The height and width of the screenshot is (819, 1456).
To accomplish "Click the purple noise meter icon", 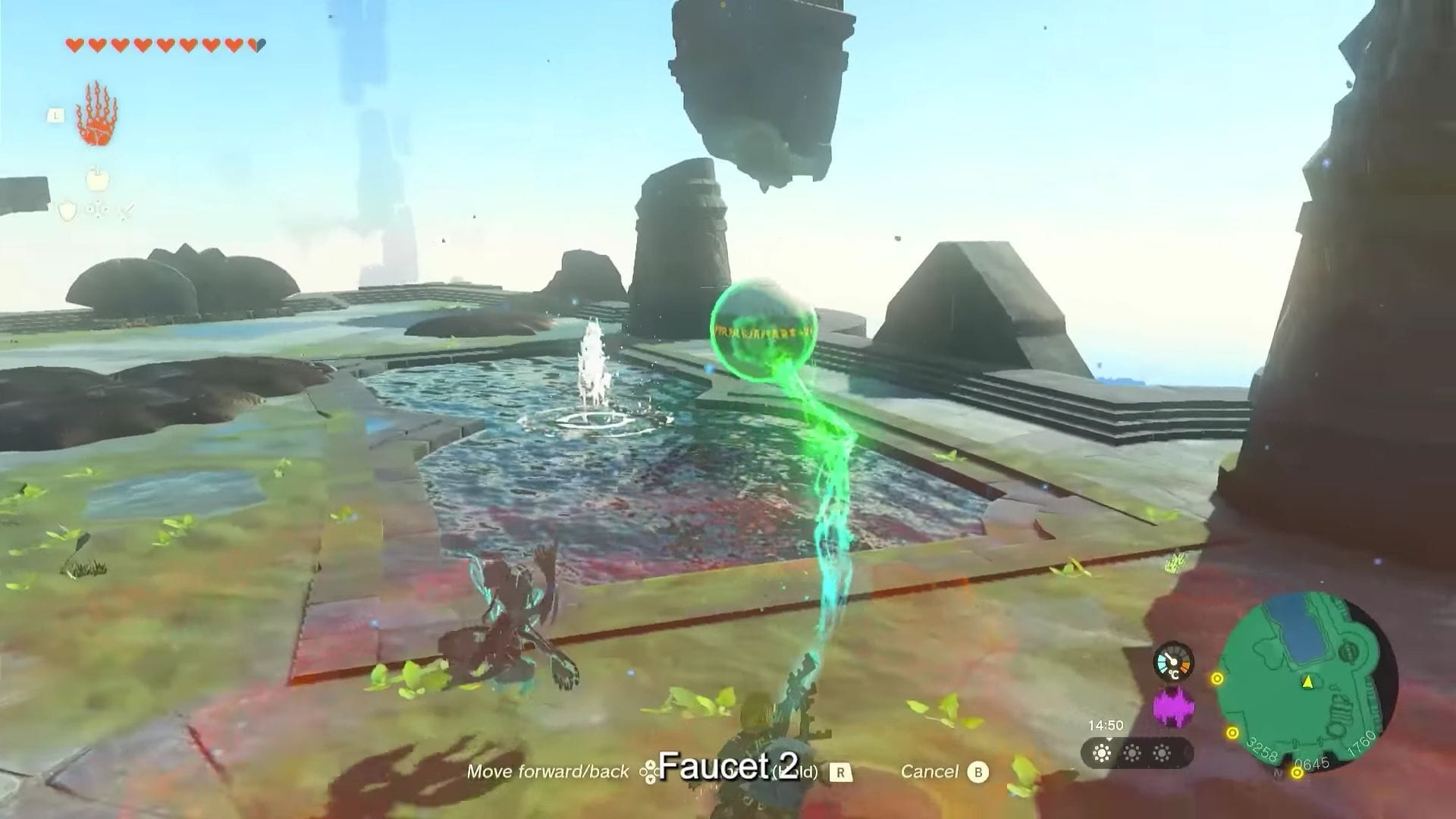I will coord(1174,706).
